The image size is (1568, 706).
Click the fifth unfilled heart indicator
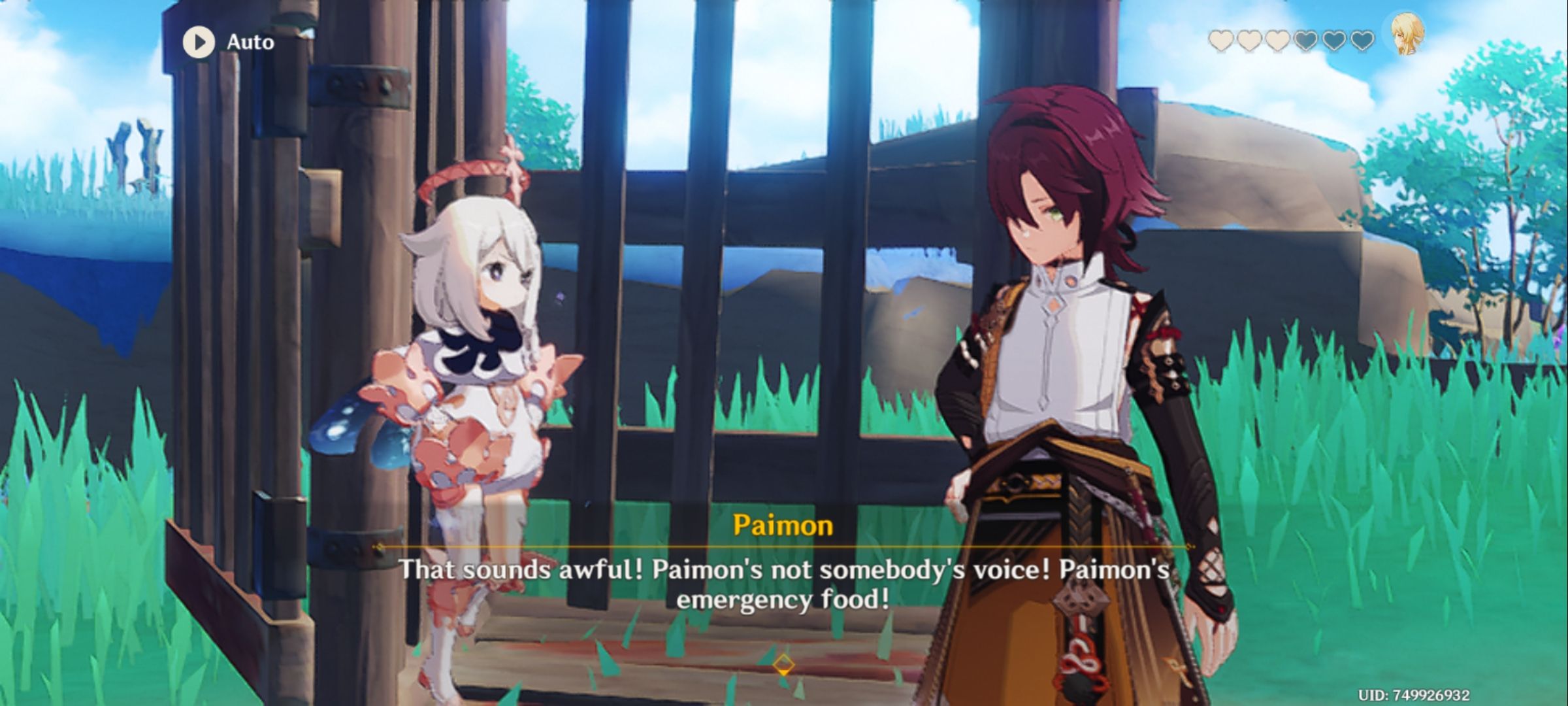point(1334,42)
